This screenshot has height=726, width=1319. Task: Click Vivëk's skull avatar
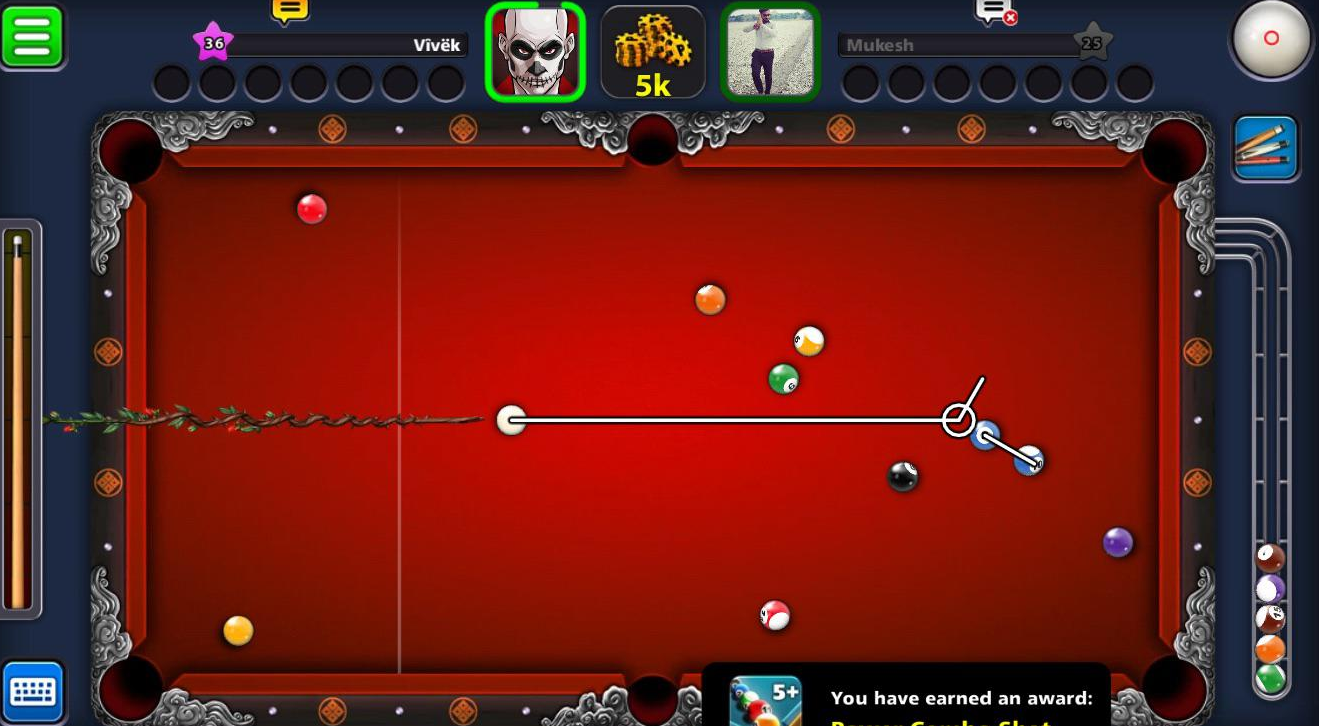pos(535,50)
